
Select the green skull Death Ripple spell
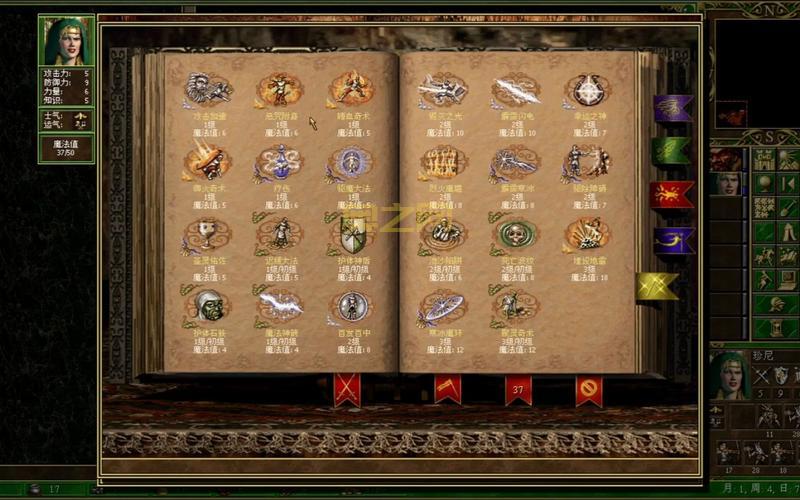tap(516, 234)
